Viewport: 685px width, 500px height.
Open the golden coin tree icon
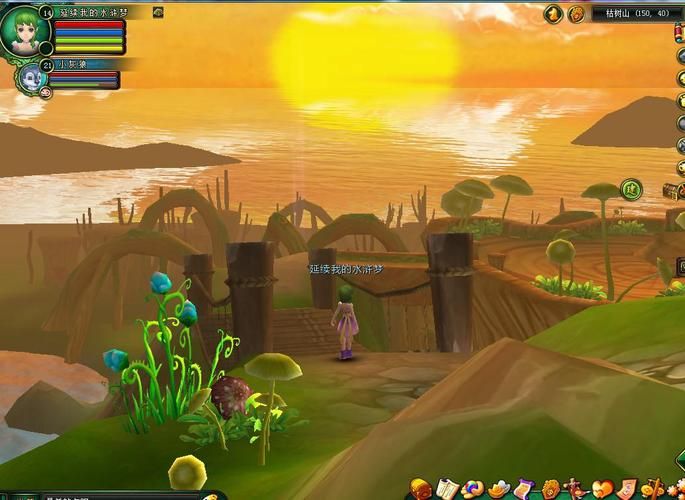pos(652,489)
